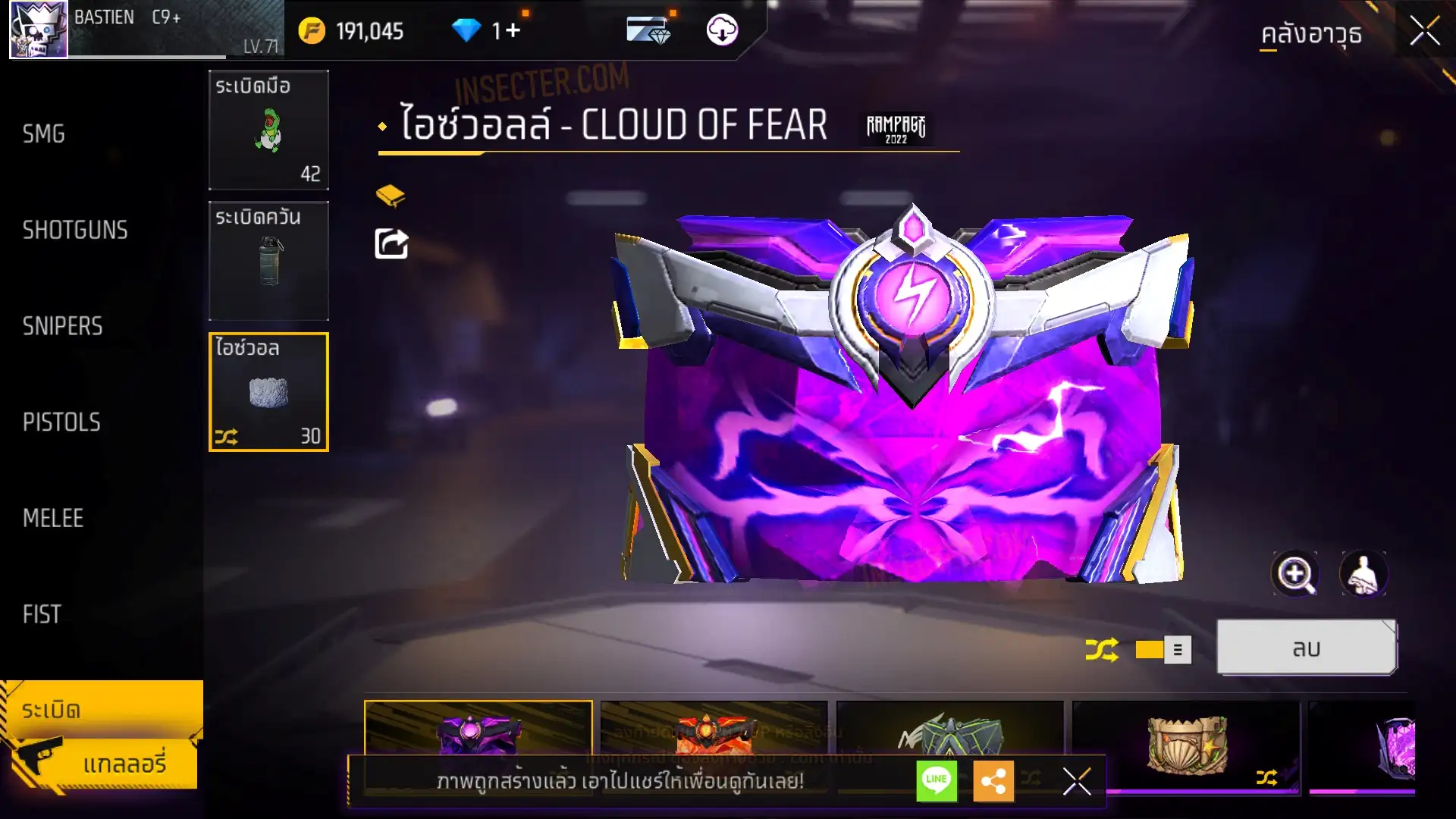Show the PISTOLS category

(x=61, y=422)
